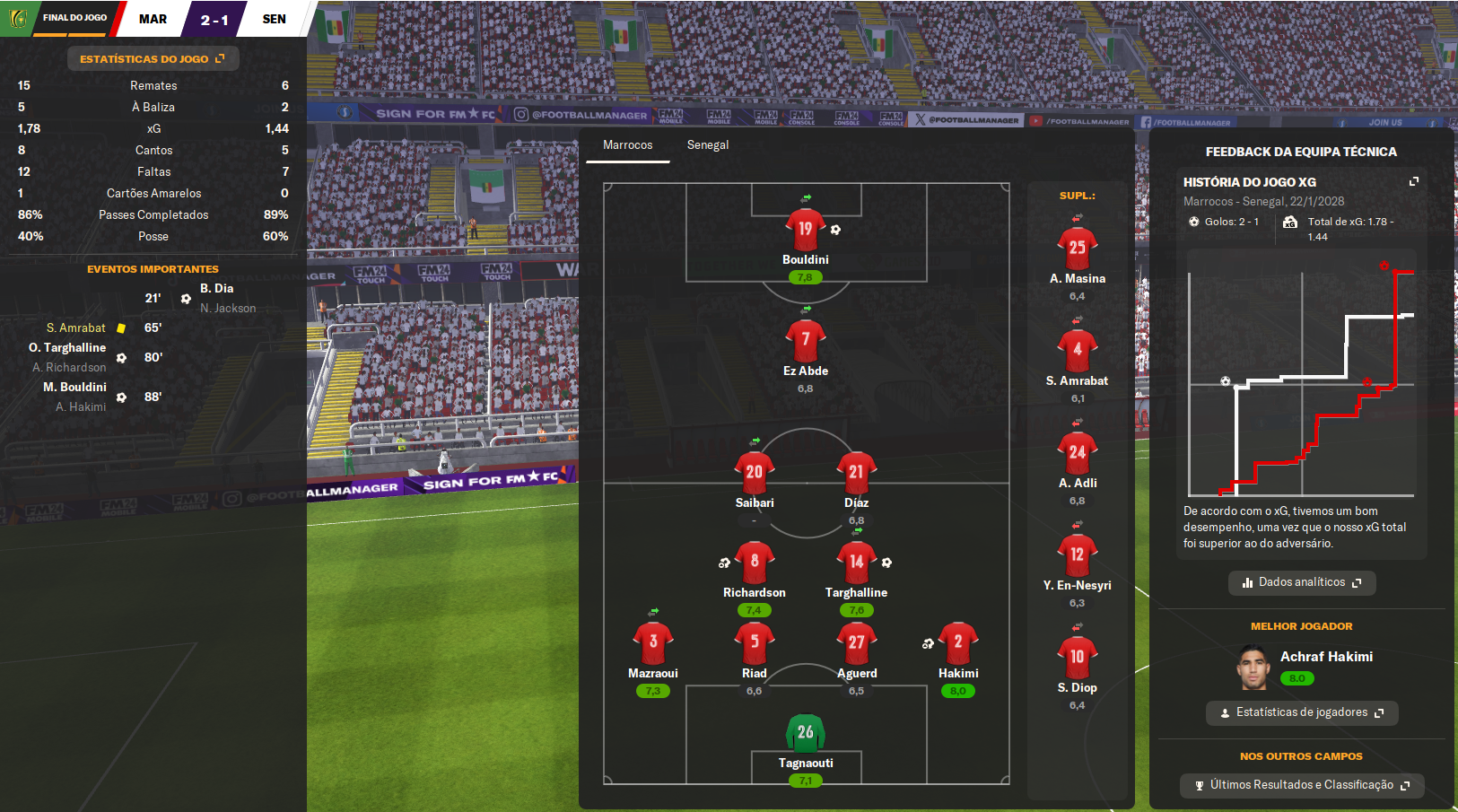This screenshot has height=812, width=1458.
Task: Select substitute A. Masina's shirt
Action: [x=1077, y=249]
